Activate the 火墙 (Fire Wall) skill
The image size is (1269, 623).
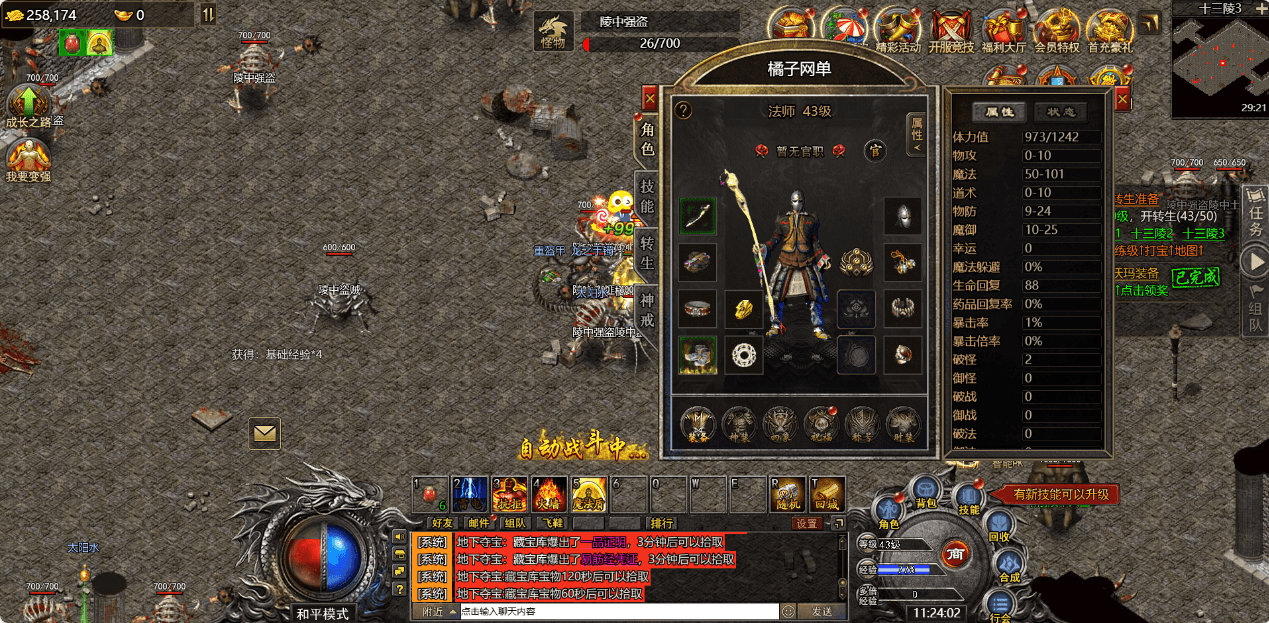click(x=549, y=493)
